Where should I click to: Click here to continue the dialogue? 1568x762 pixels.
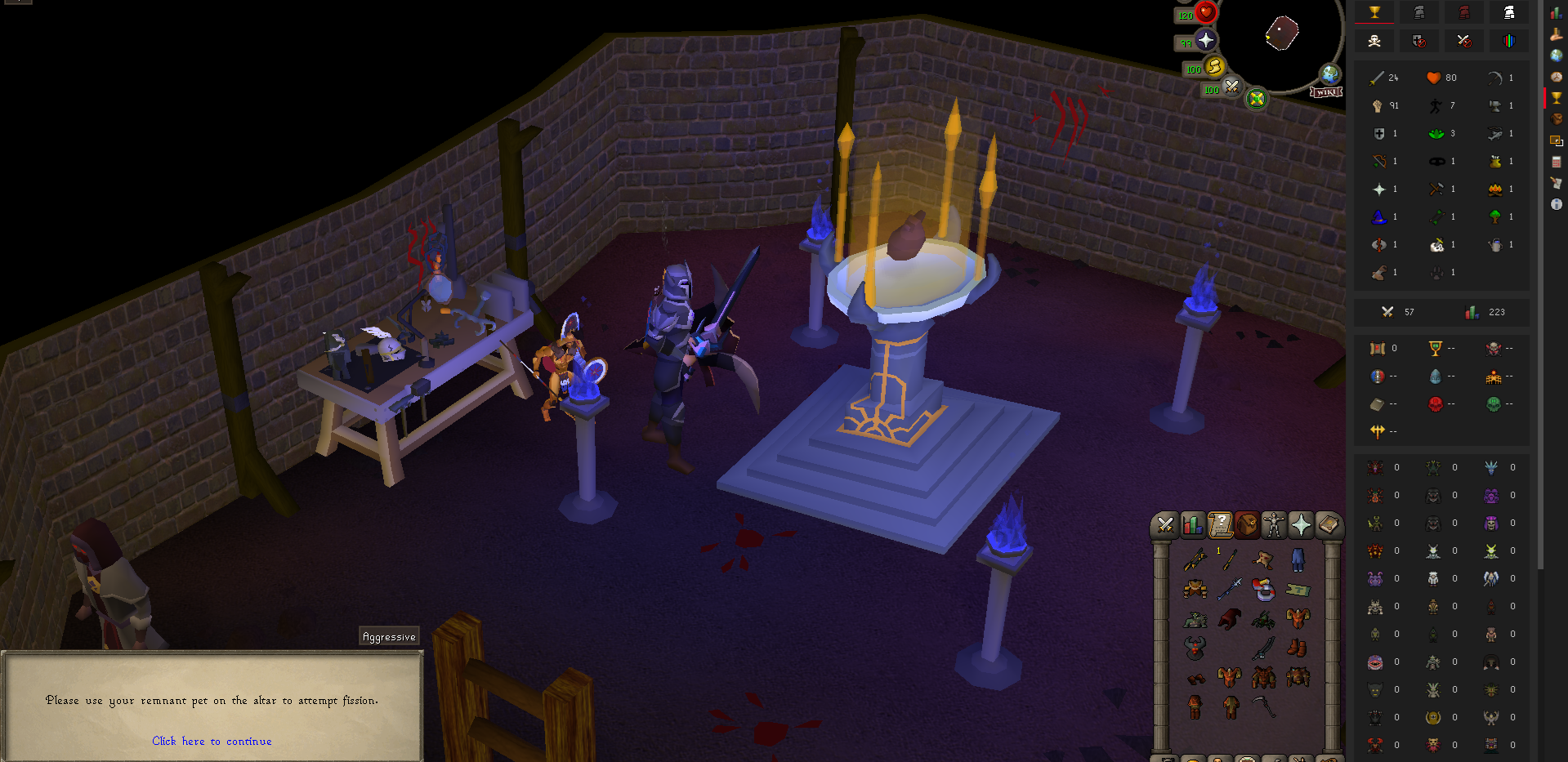click(212, 741)
